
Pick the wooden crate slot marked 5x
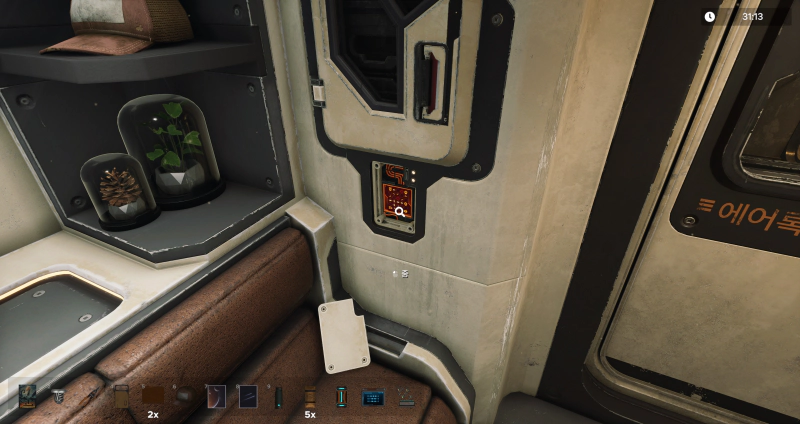310,396
